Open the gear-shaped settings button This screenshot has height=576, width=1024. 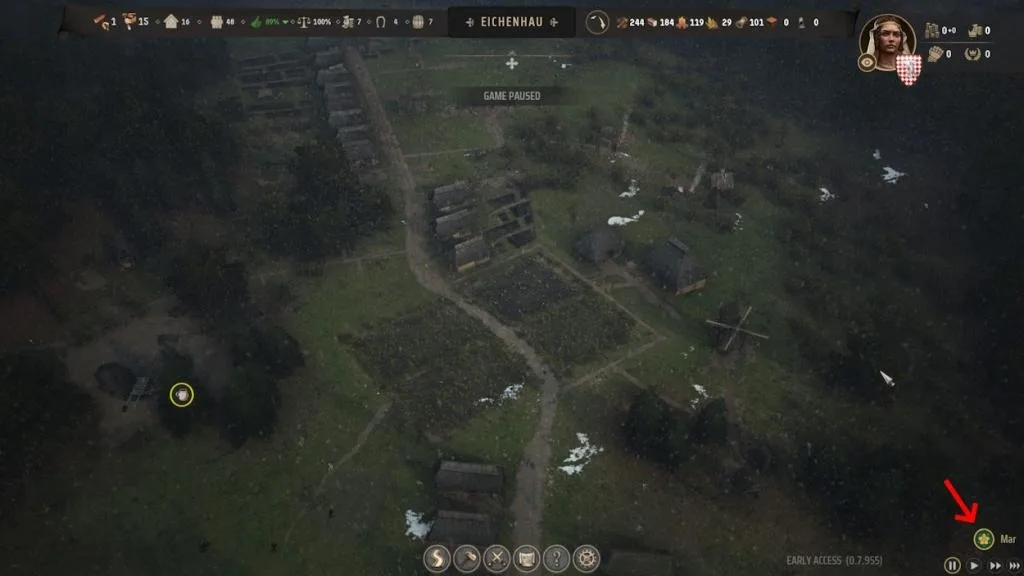click(586, 558)
